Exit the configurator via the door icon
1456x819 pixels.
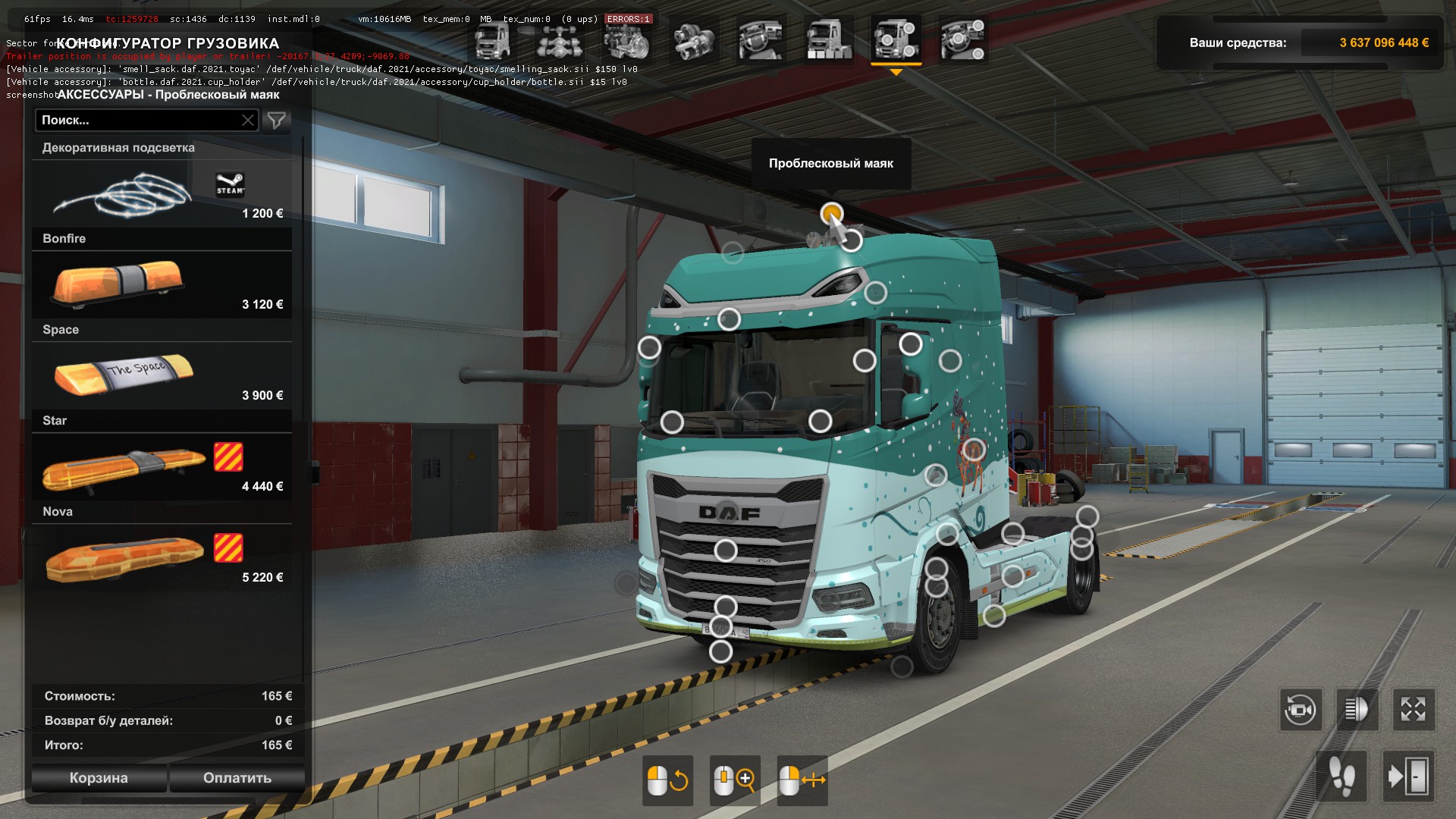point(1408,777)
